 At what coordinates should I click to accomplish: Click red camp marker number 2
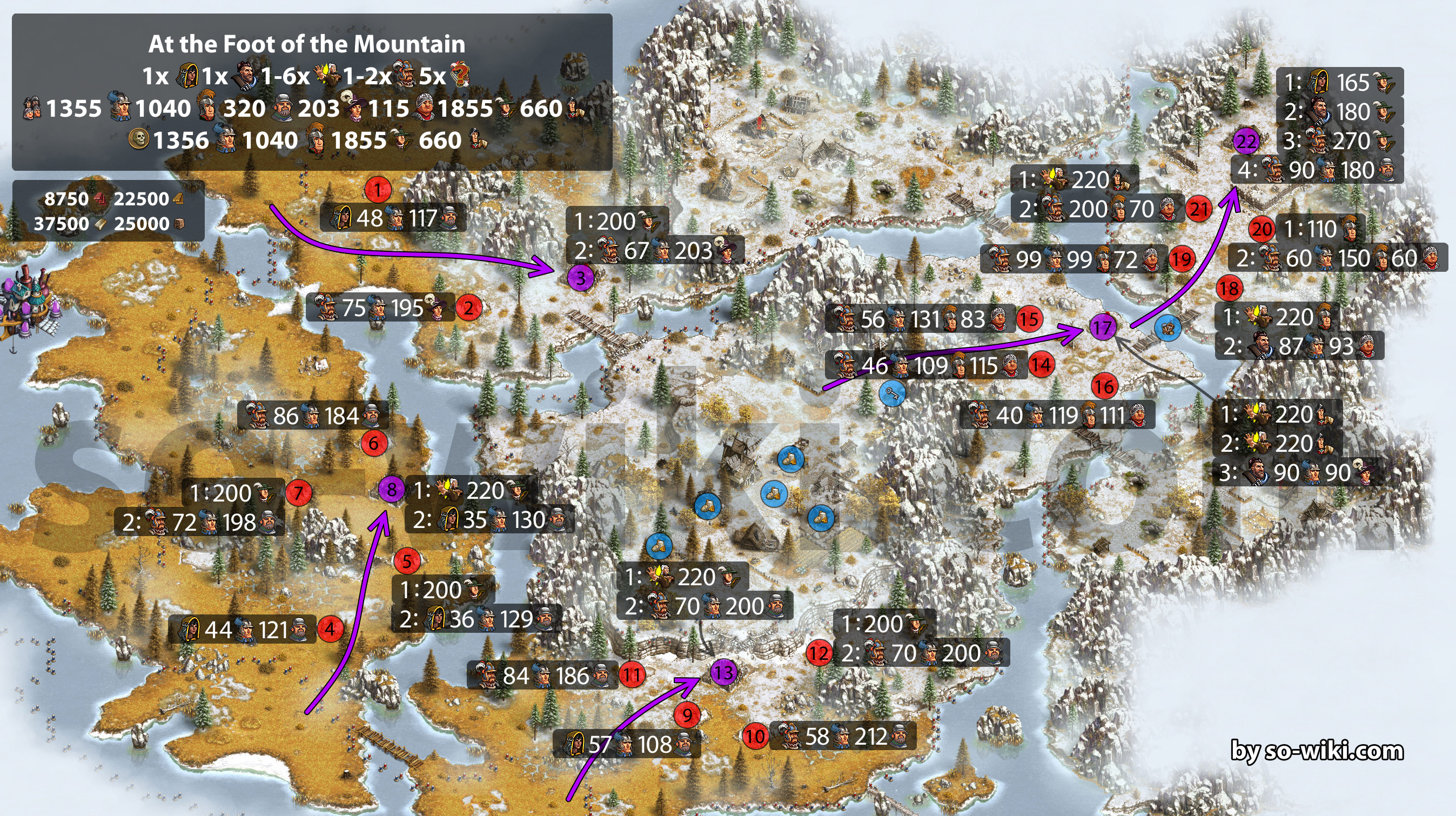pos(468,308)
